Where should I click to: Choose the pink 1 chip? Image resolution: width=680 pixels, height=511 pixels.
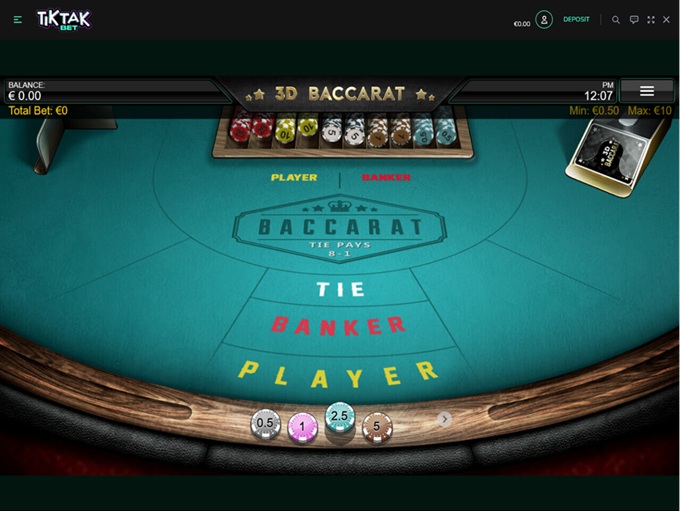(x=302, y=427)
